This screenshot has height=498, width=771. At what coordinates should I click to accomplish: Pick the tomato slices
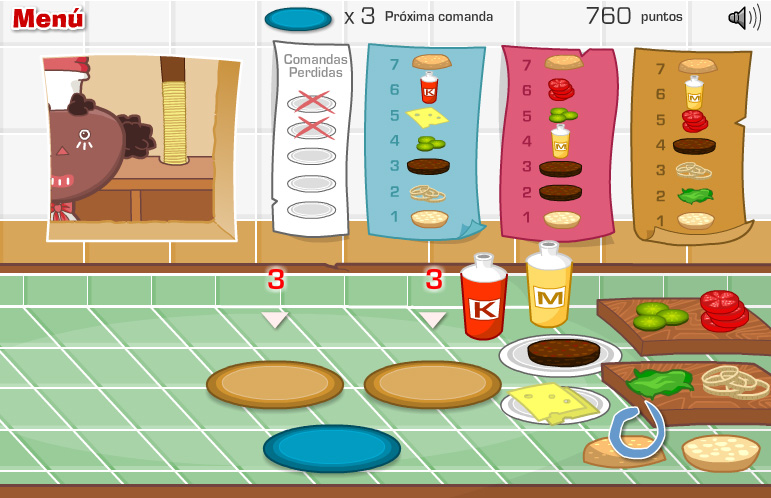point(724,308)
